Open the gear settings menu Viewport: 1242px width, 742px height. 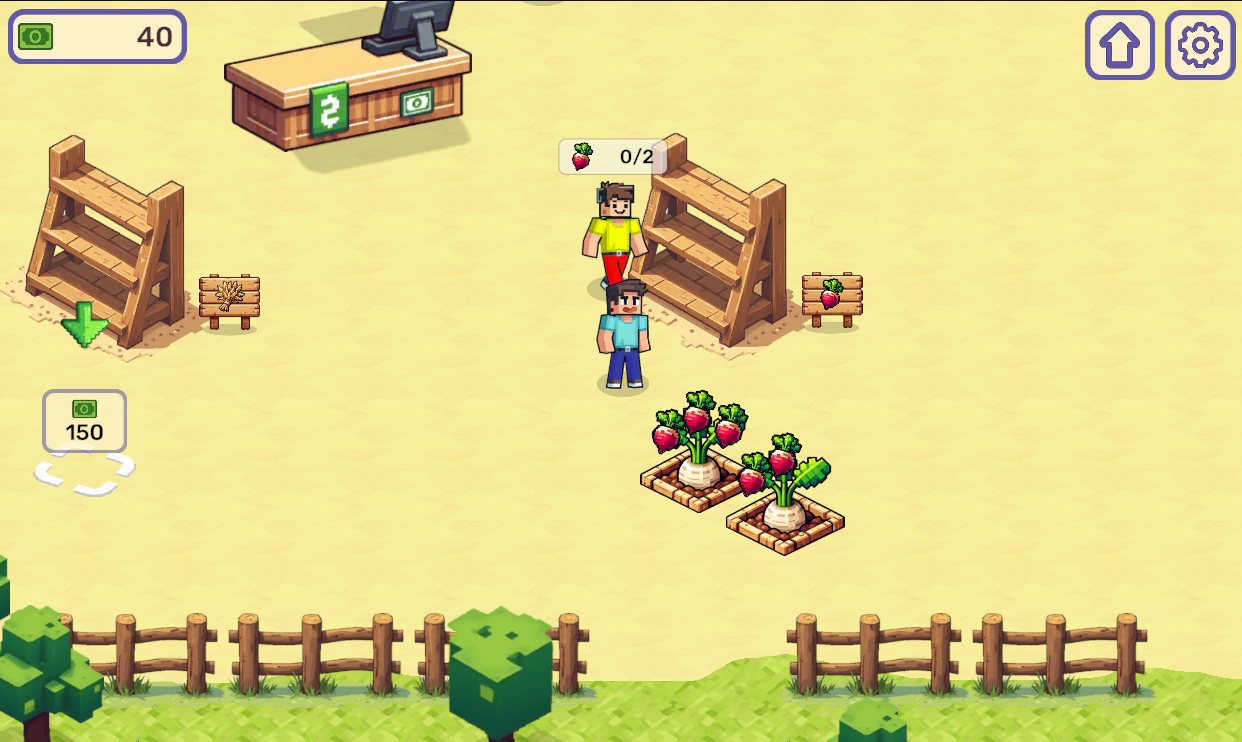(1200, 45)
